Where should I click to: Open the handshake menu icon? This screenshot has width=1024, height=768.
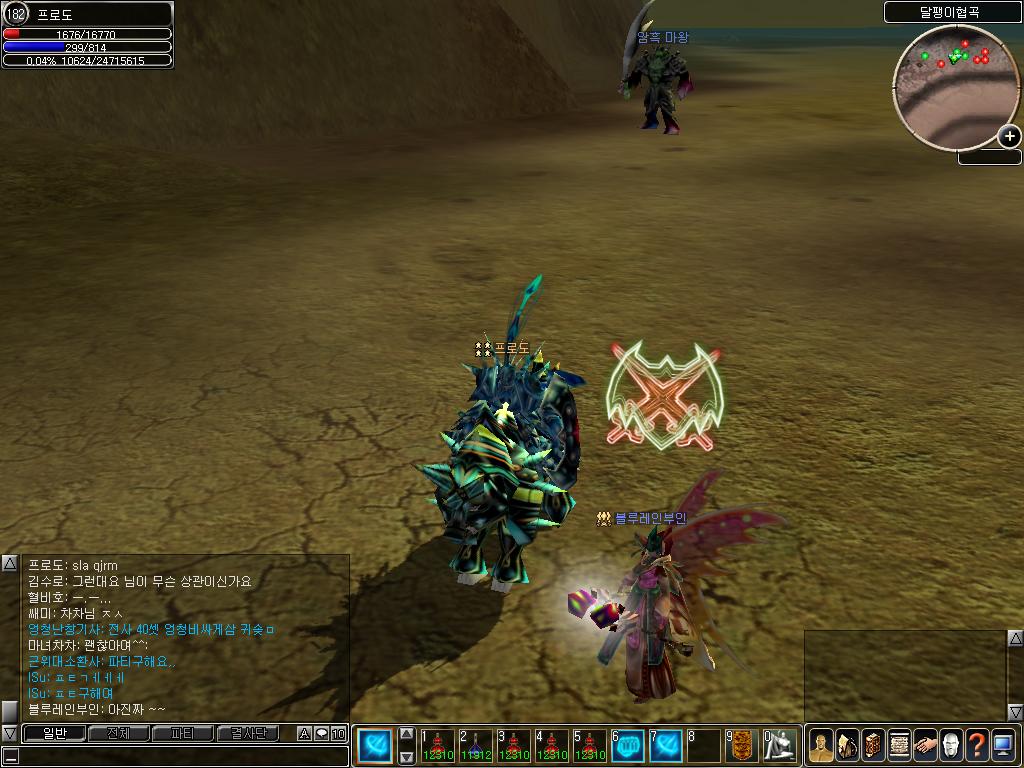pos(925,746)
